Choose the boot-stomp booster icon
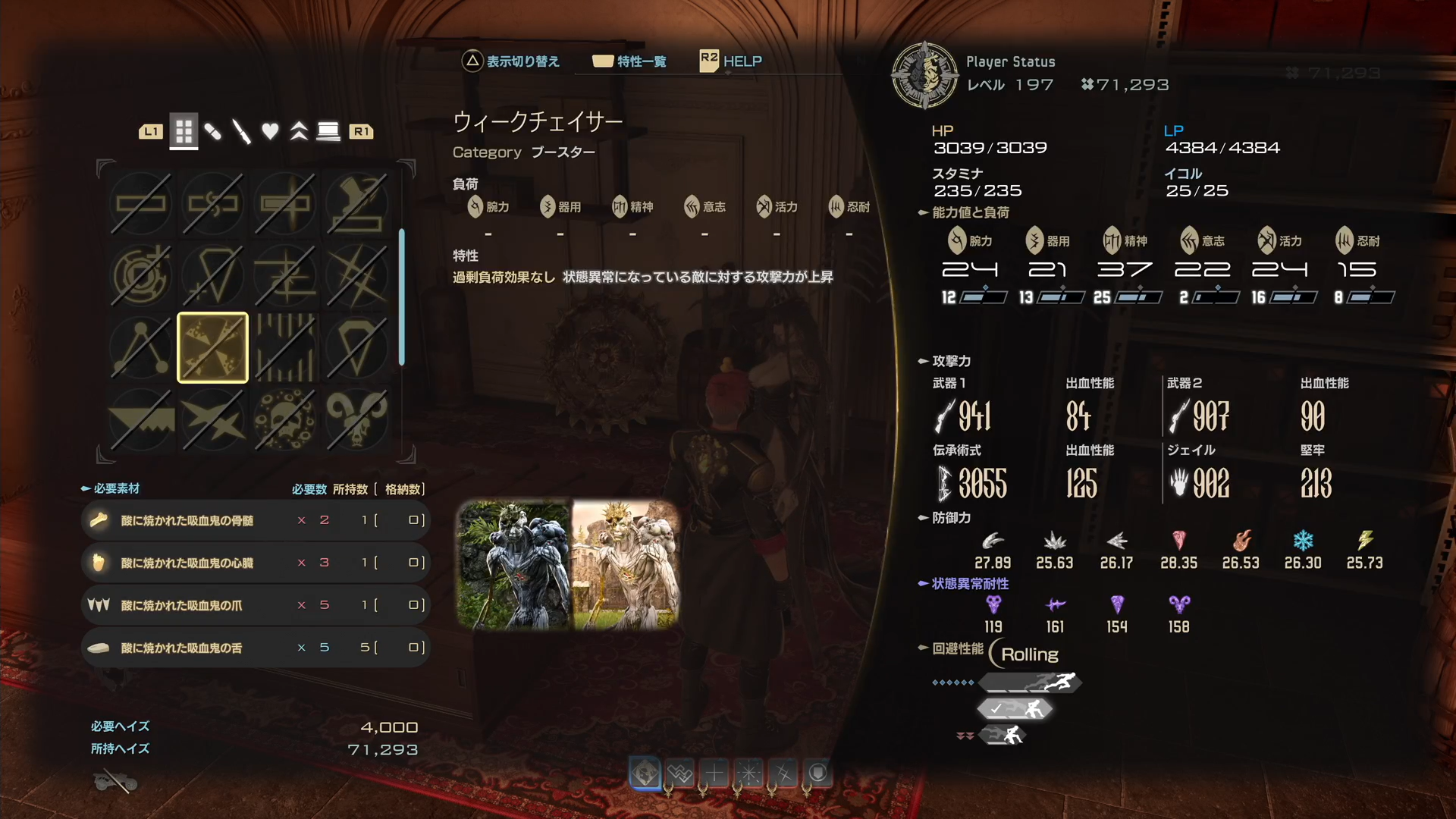 point(356,202)
